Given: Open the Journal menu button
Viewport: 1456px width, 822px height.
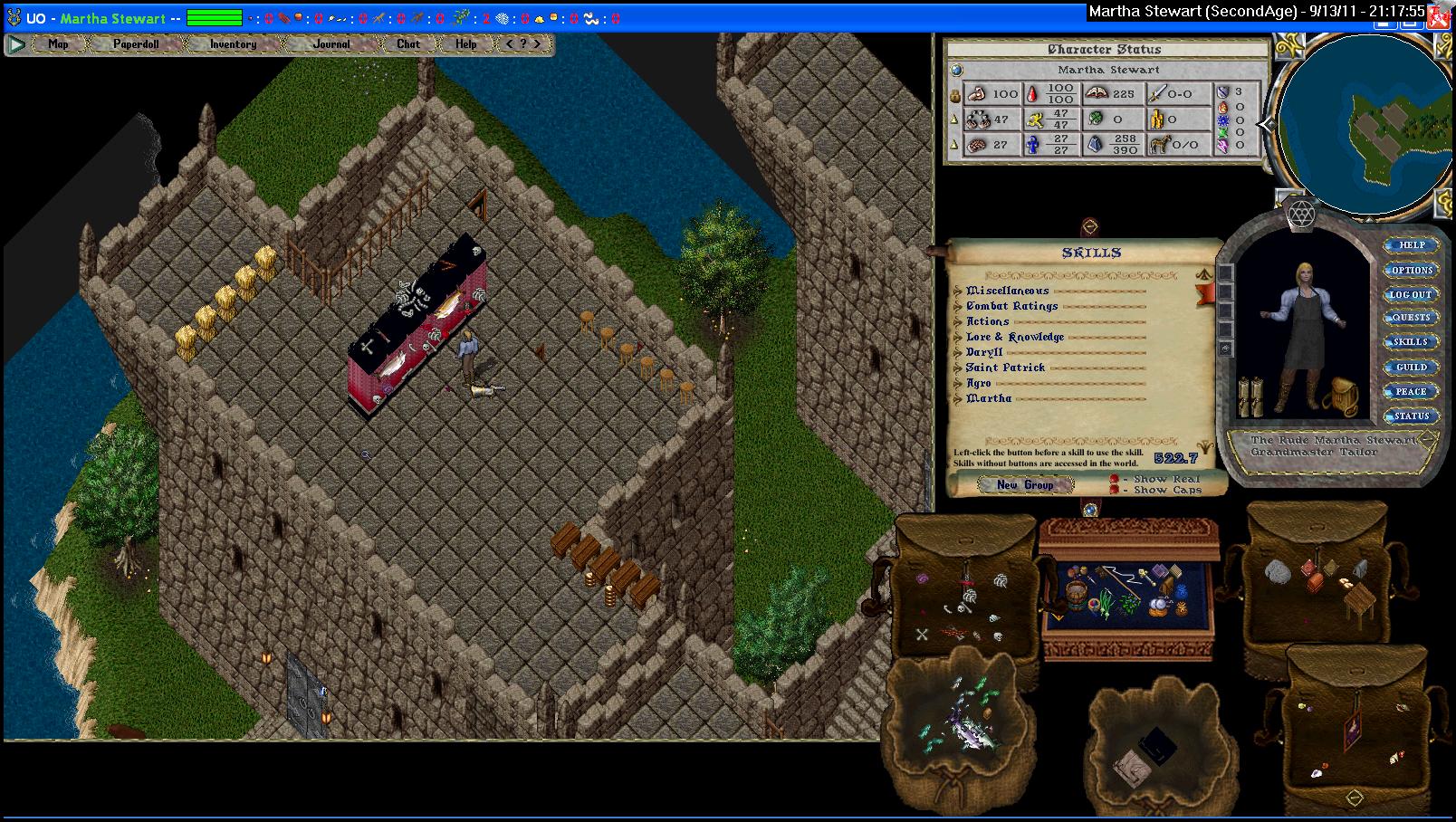Looking at the screenshot, I should 330,43.
